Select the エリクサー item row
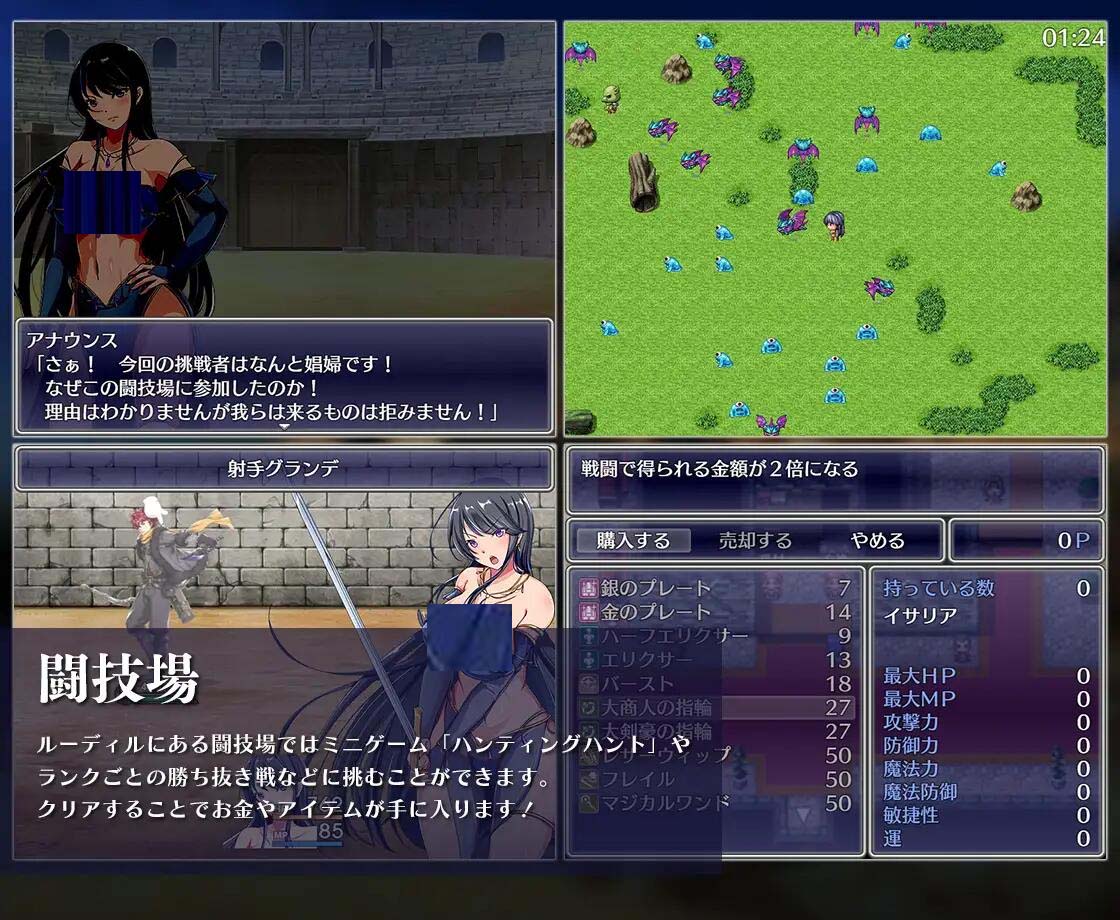 [715, 660]
